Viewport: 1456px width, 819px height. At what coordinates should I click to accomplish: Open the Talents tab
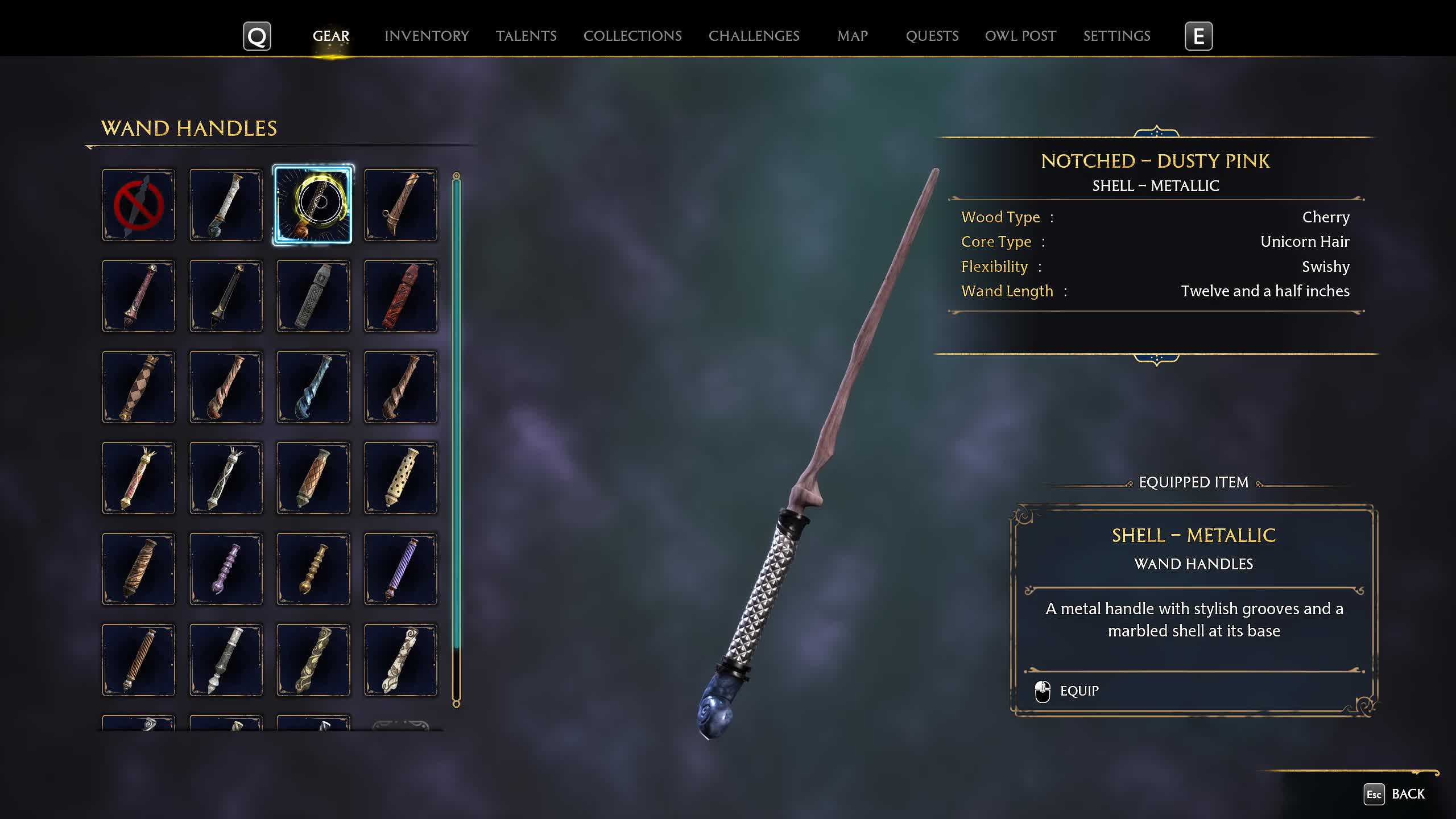526,36
